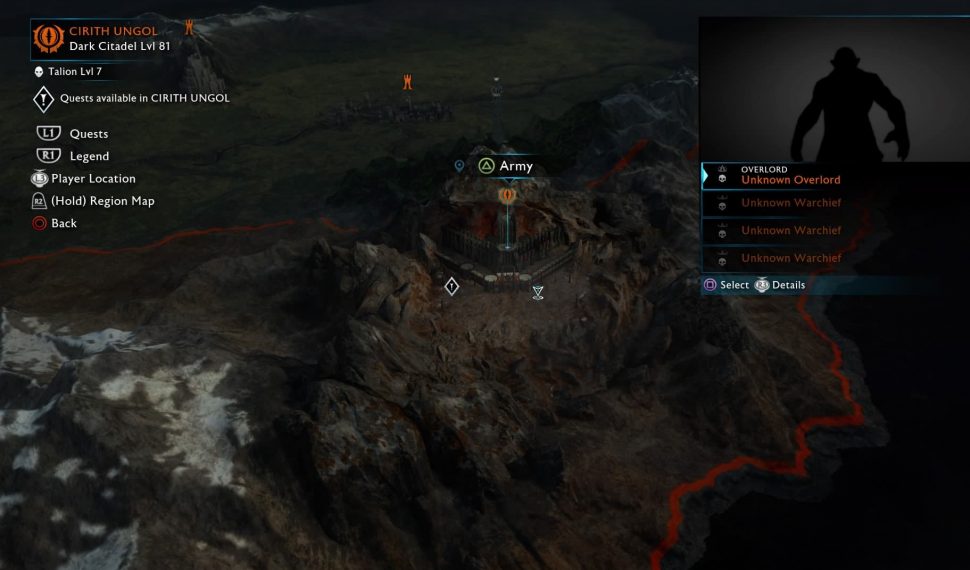
Task: Select the diamond quest marker on the map
Action: [451, 287]
